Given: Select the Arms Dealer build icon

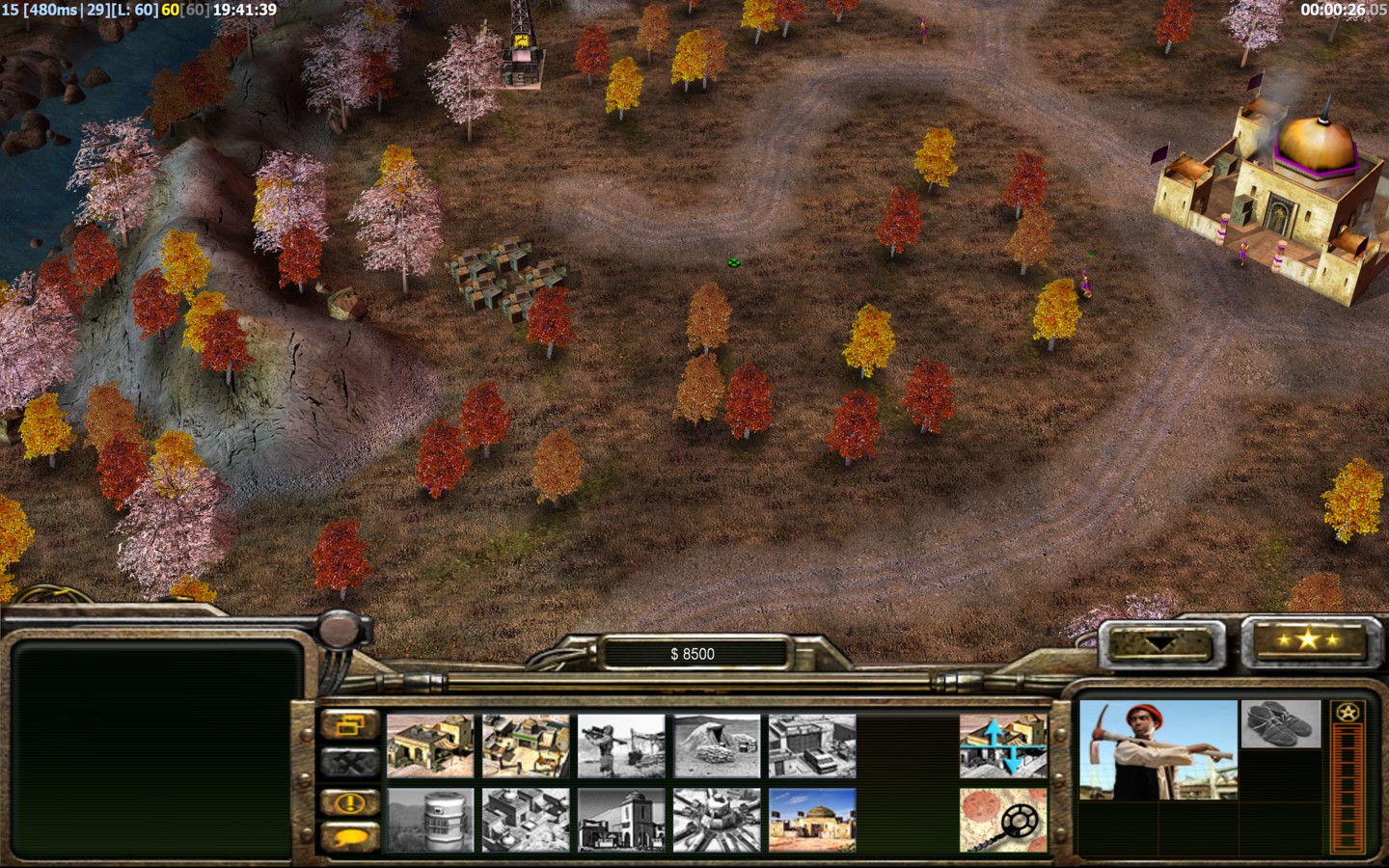Looking at the screenshot, I should [x=812, y=746].
